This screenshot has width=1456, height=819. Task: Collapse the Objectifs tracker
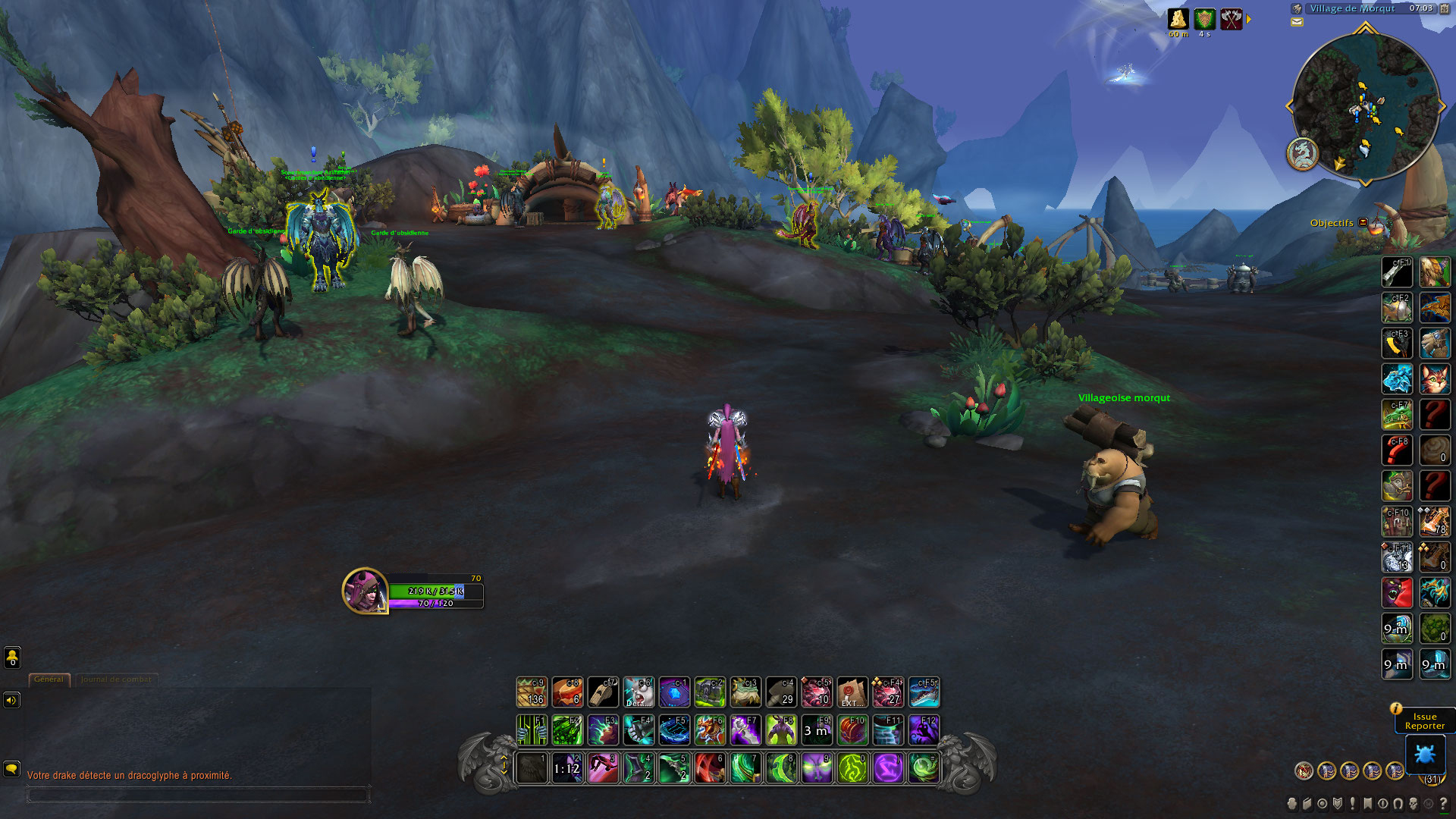(x=1363, y=222)
